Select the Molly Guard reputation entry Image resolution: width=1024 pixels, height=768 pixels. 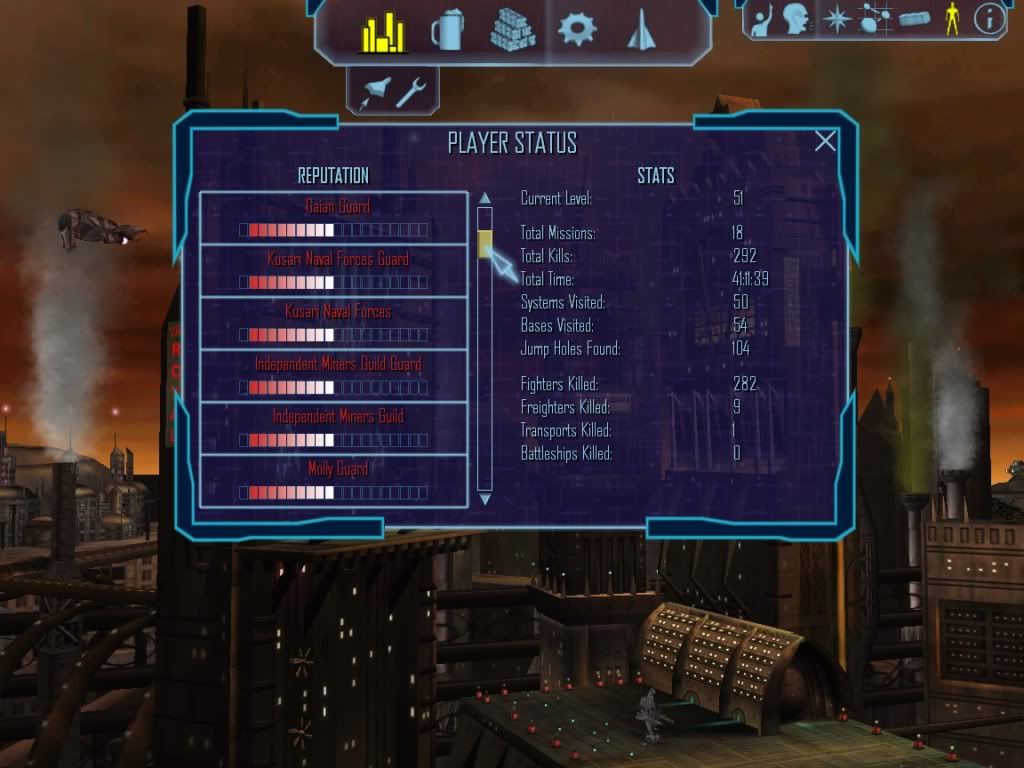click(334, 479)
